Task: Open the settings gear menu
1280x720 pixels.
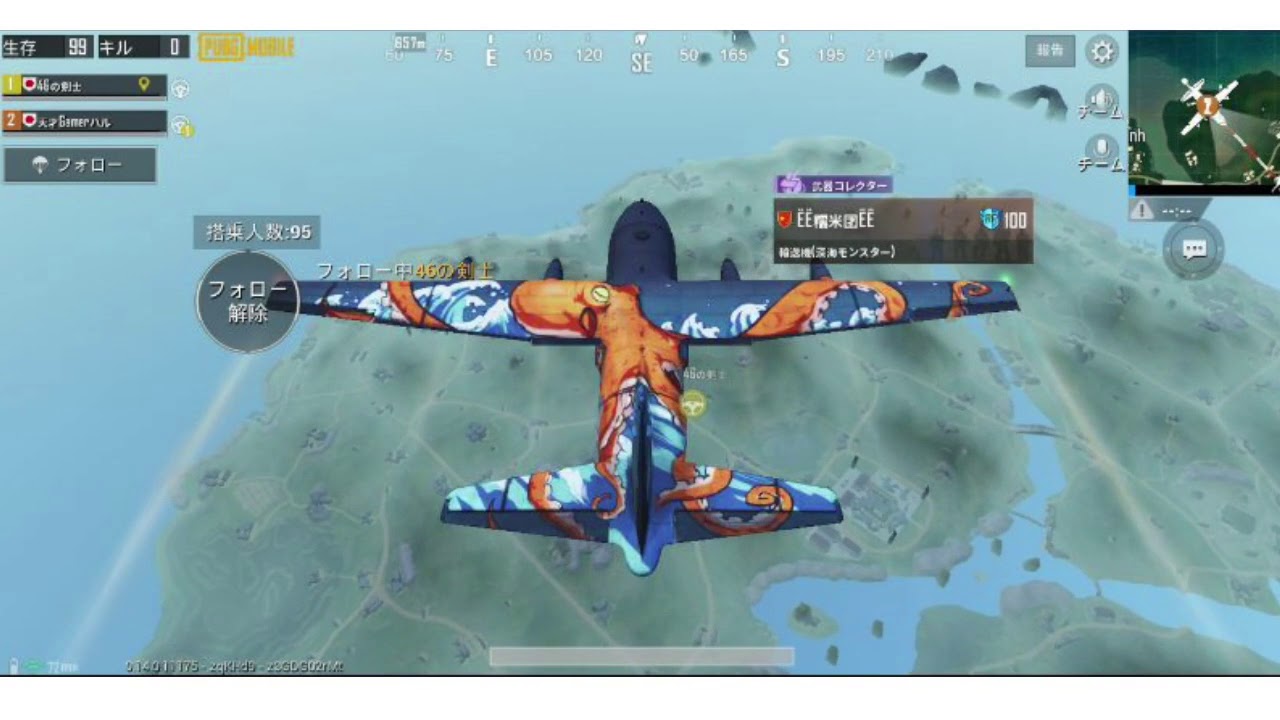Action: 1103,52
